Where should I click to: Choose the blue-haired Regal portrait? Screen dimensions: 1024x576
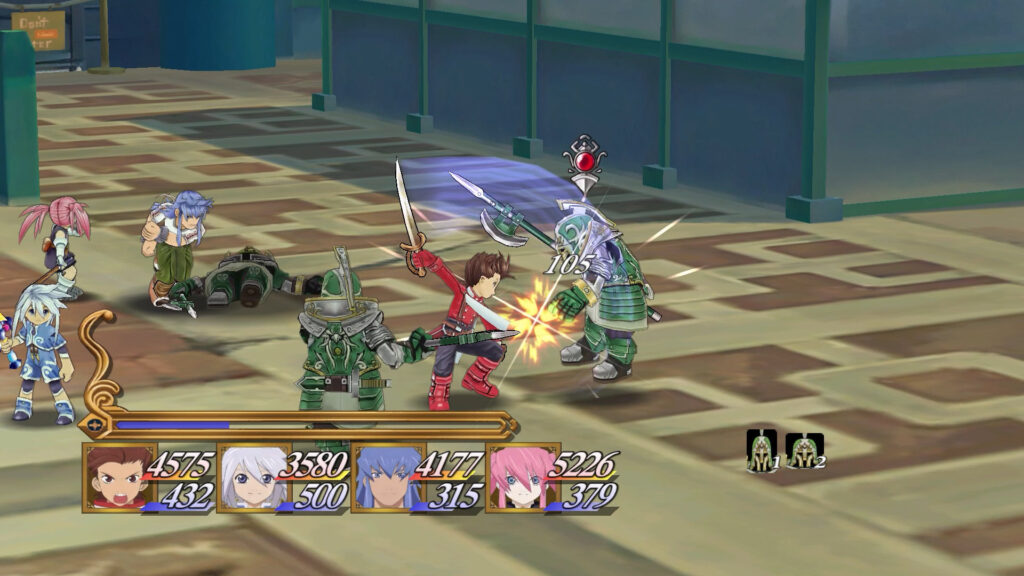[381, 478]
